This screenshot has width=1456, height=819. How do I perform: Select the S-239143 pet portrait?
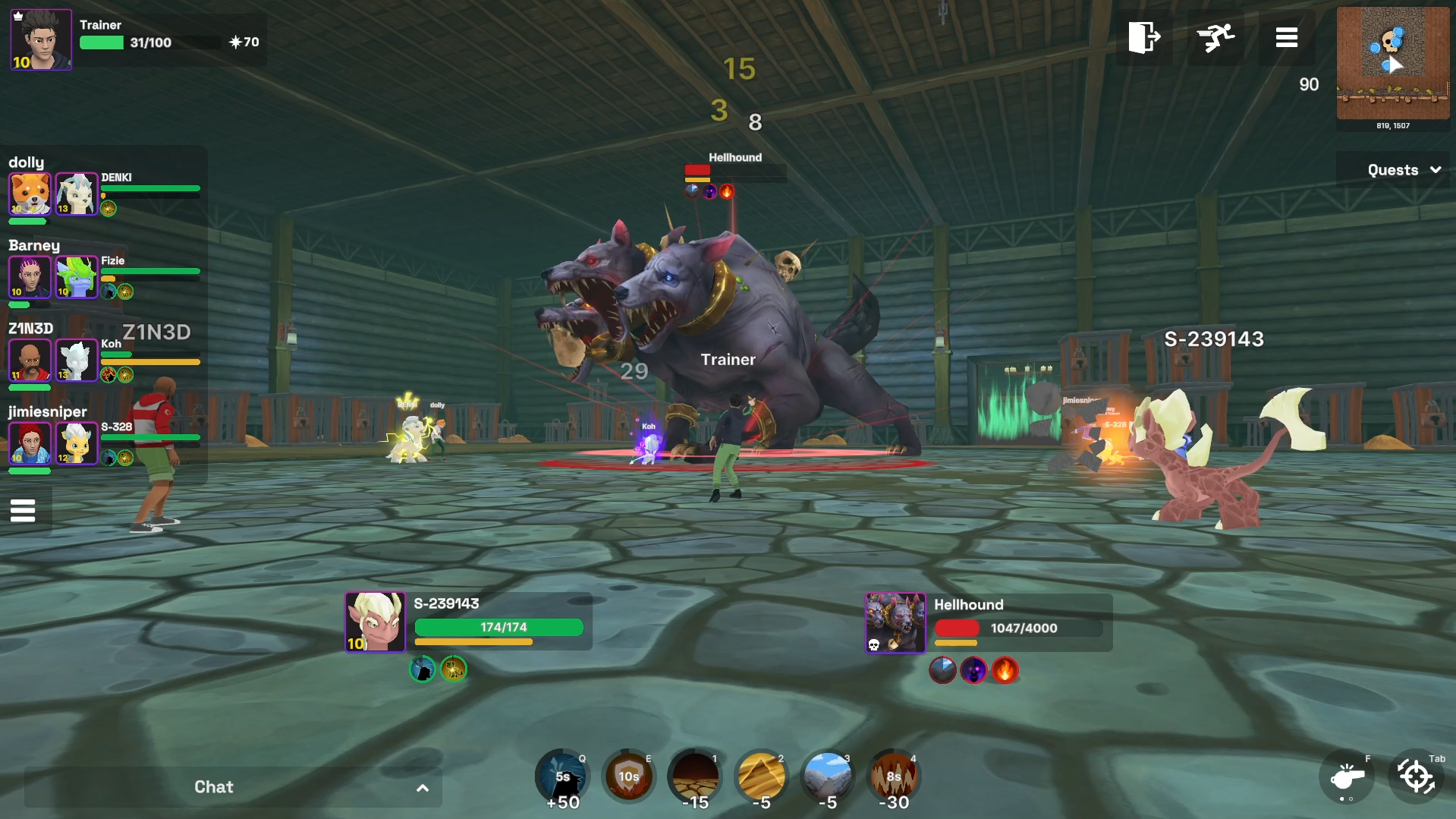click(375, 622)
